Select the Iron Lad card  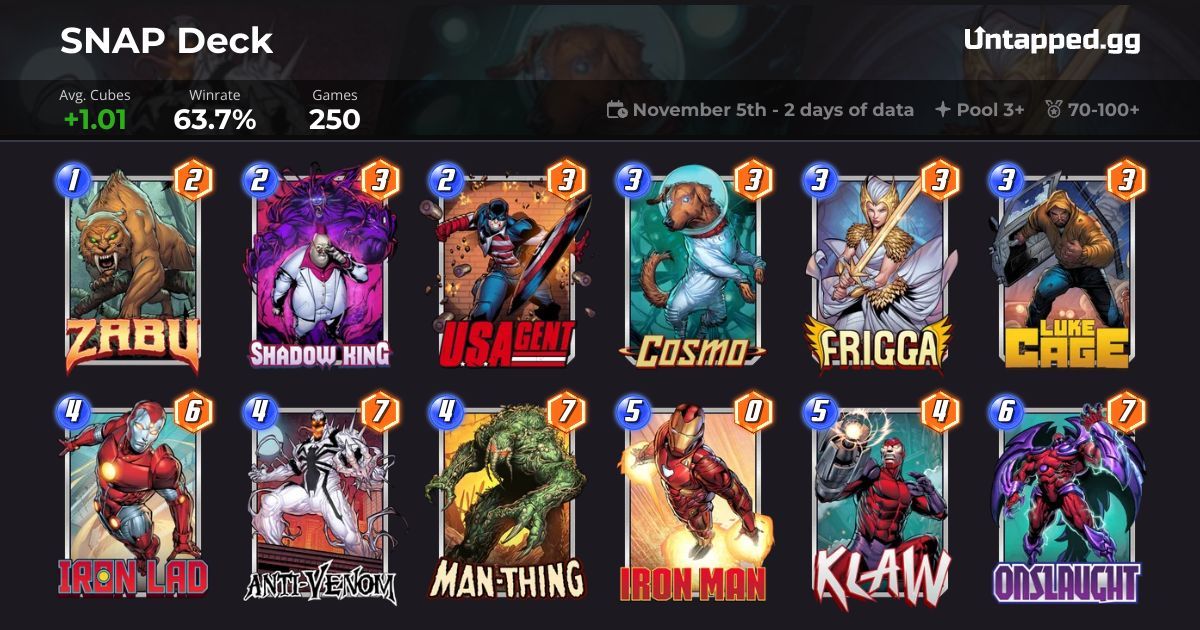(133, 500)
